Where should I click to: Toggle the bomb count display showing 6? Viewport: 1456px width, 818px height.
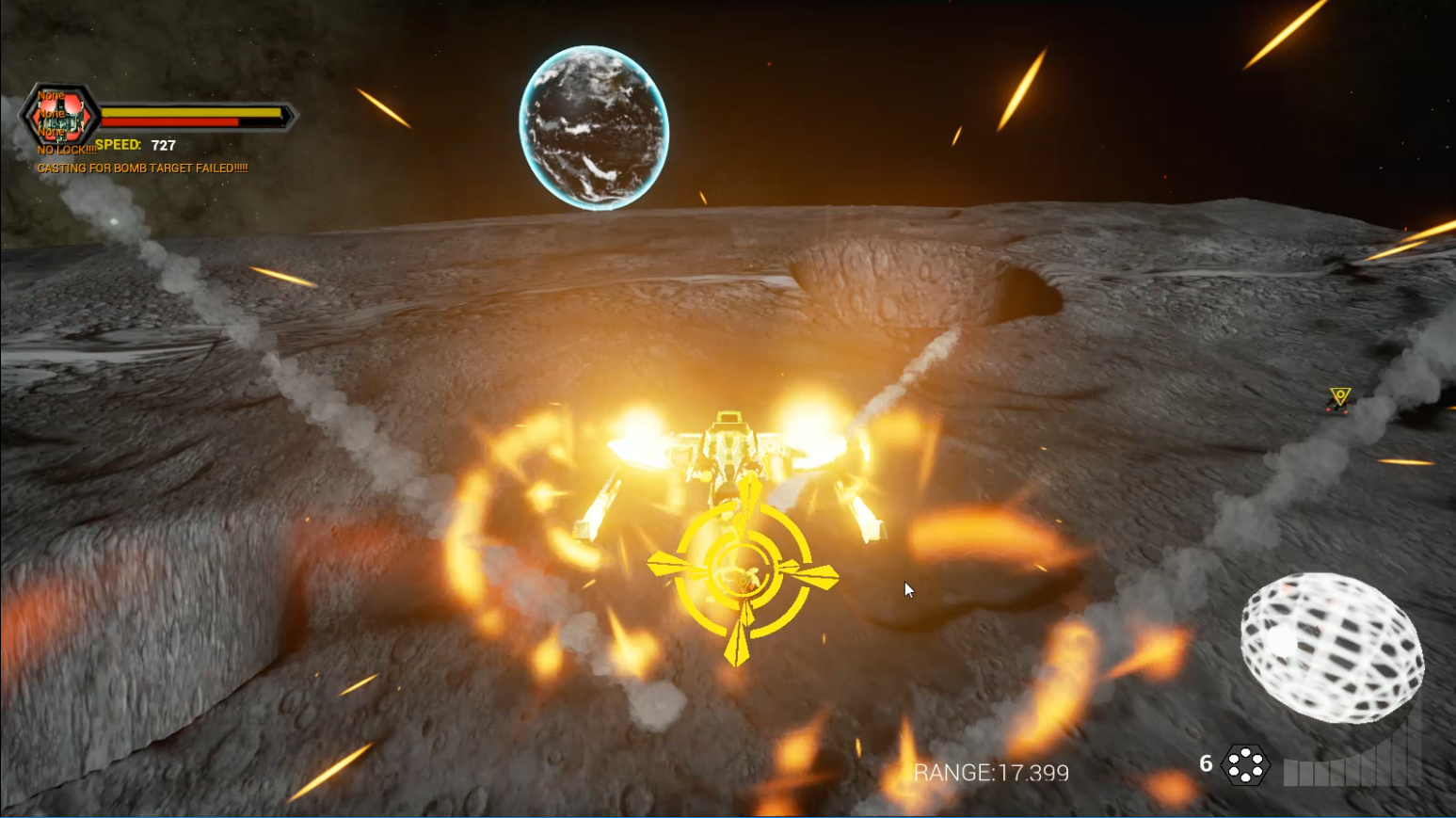click(1206, 765)
